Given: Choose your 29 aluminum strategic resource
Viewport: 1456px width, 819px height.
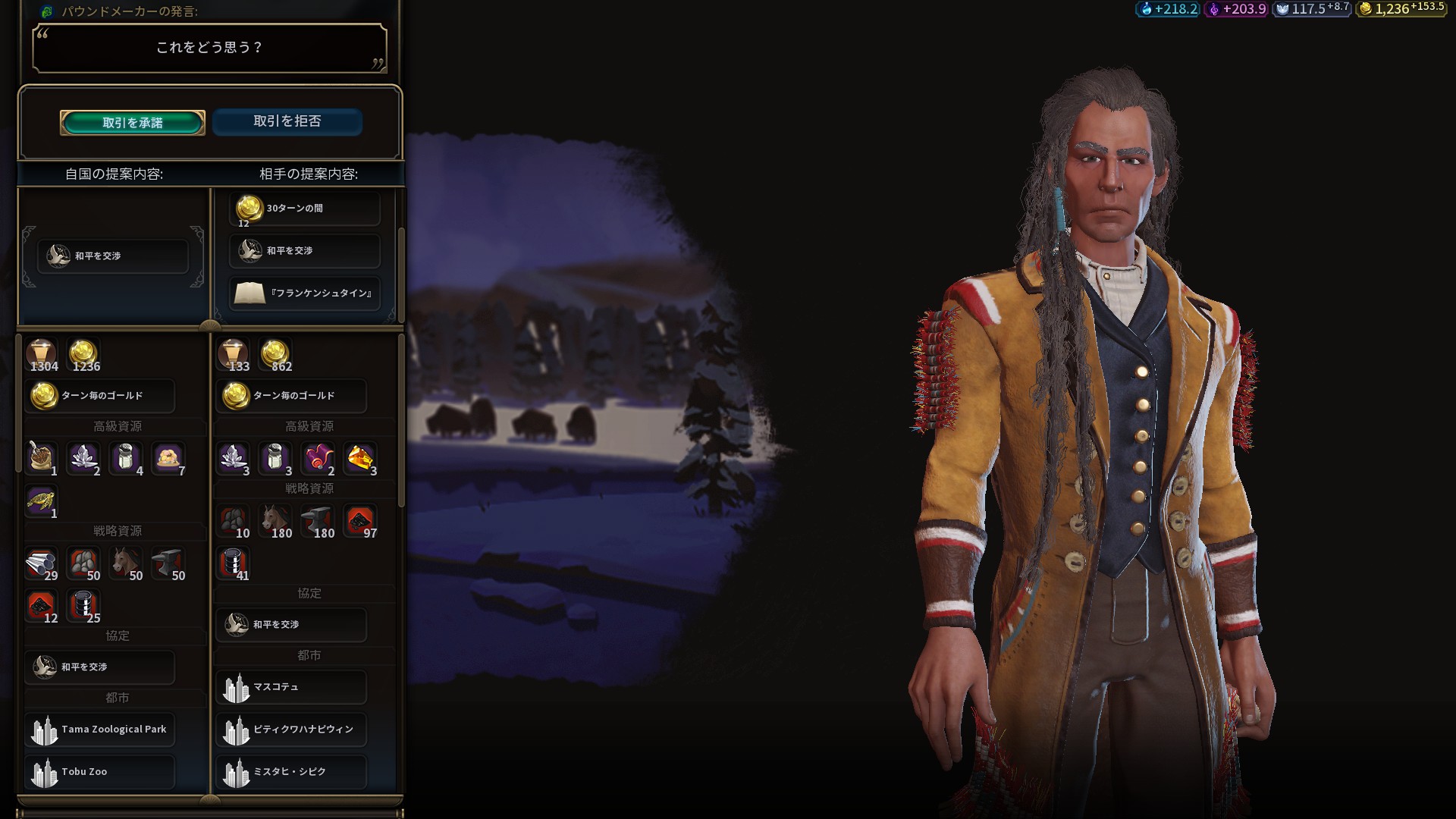Looking at the screenshot, I should 41,564.
